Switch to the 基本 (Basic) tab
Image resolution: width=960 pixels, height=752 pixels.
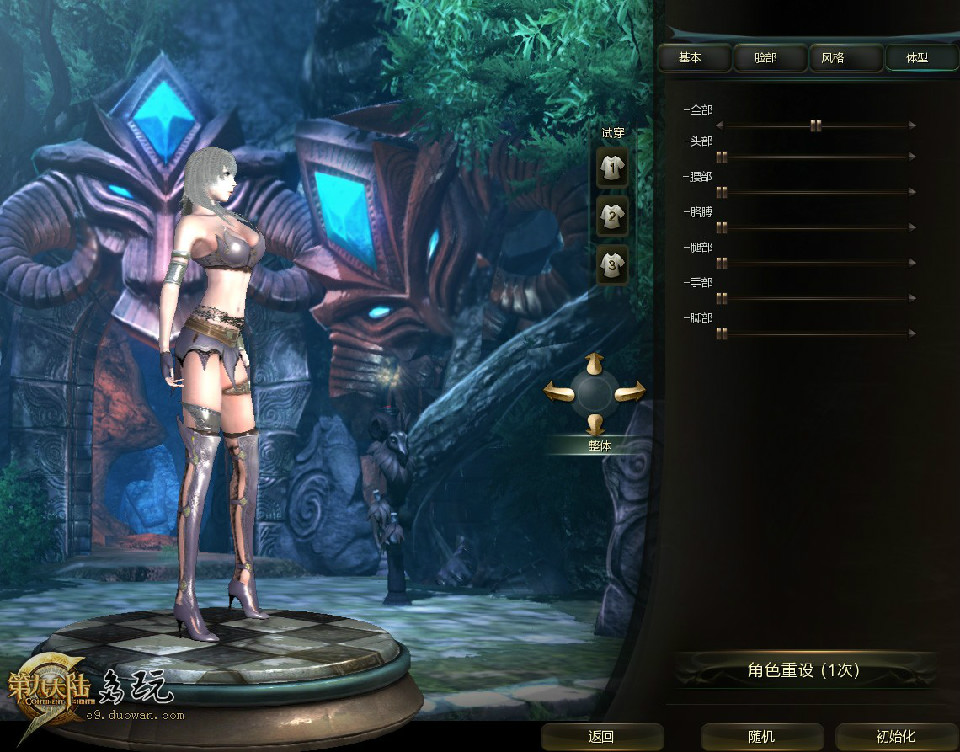691,58
